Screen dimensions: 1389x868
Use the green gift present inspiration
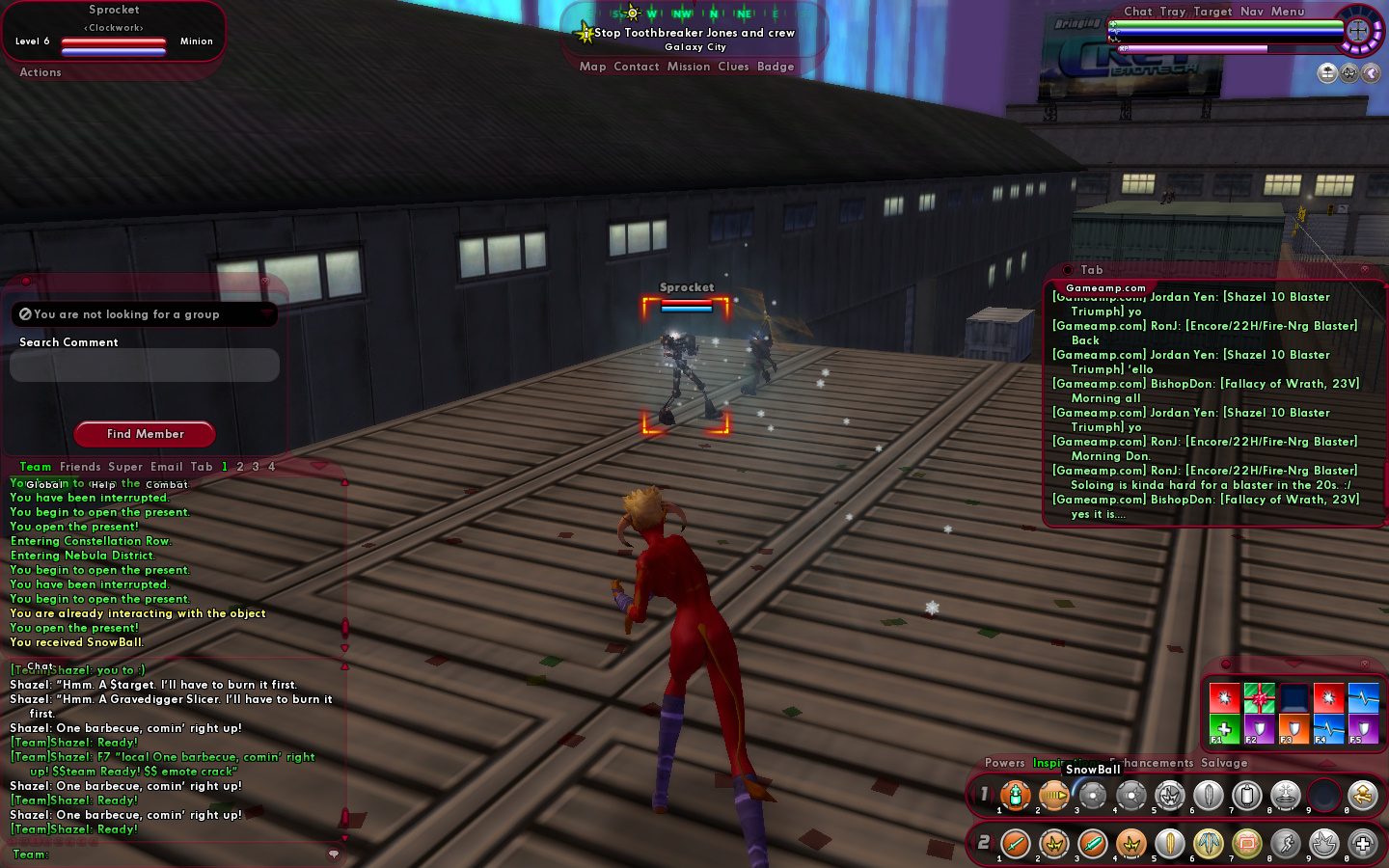(1259, 696)
